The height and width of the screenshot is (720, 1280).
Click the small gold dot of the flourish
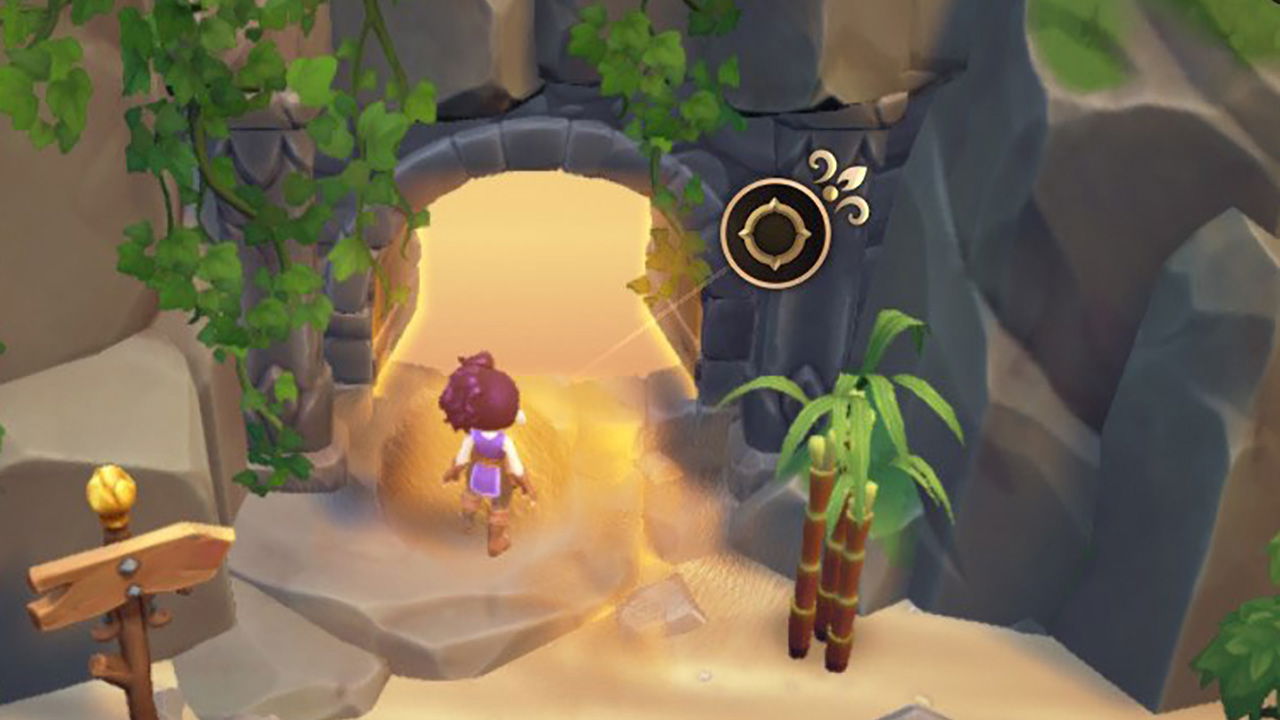pyautogui.click(x=829, y=193)
